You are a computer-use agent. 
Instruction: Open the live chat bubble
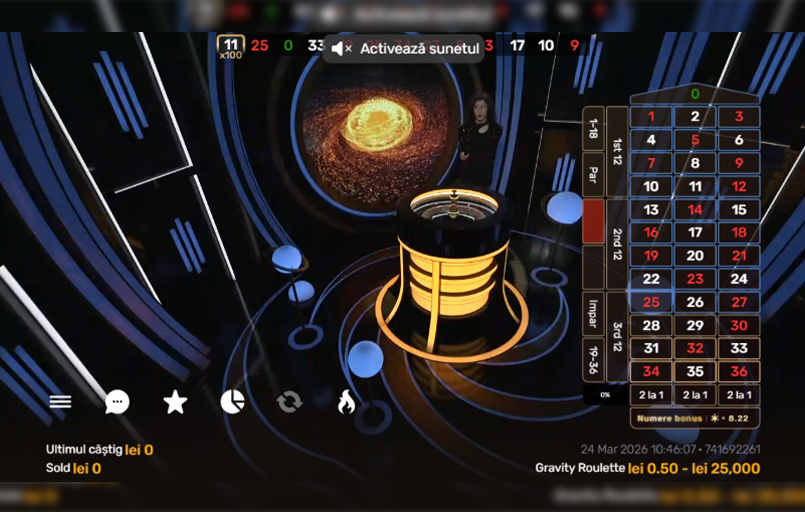pos(117,402)
